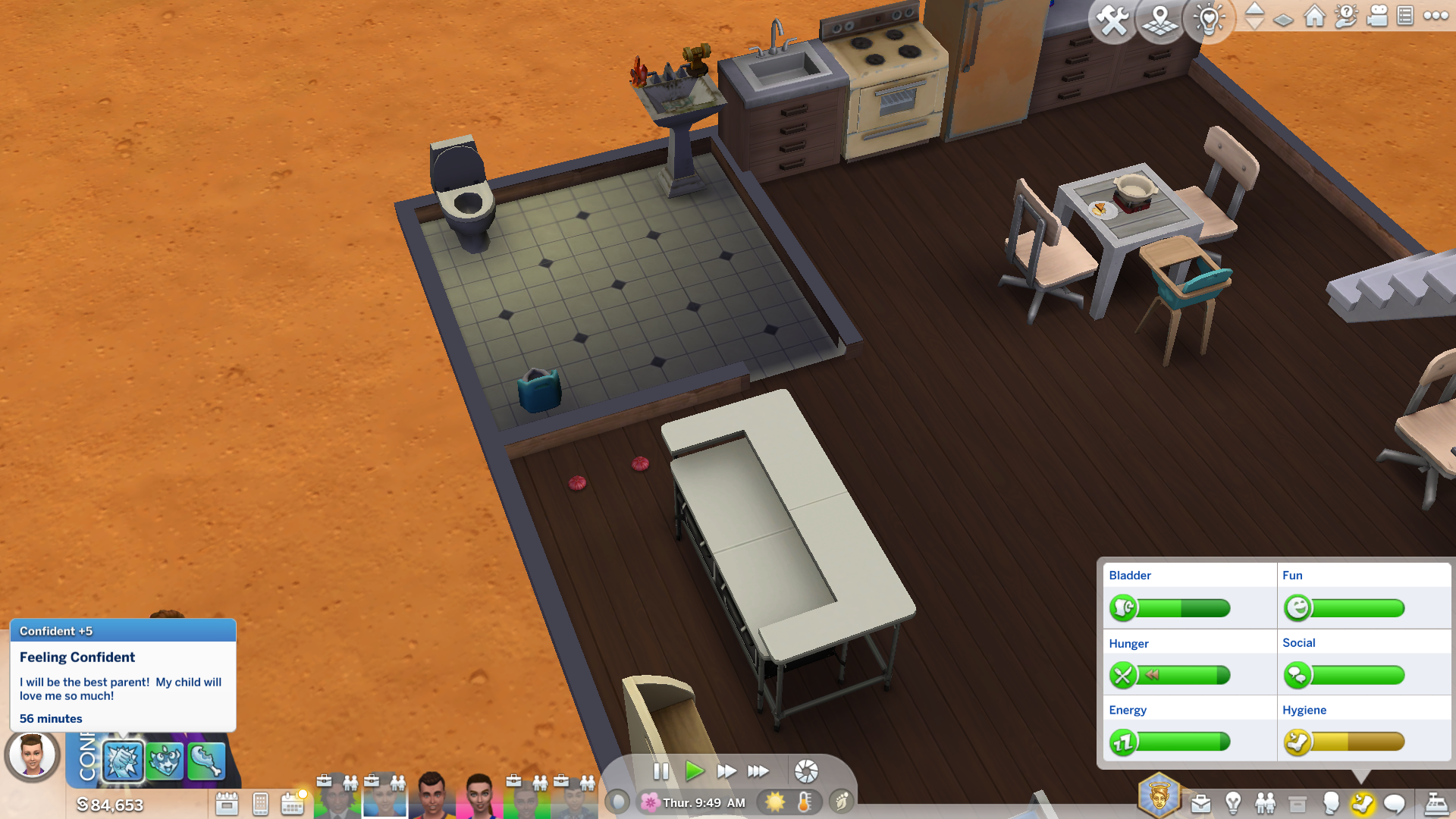This screenshot has height=819, width=1456.
Task: Open the three-dots game options menu
Action: point(1436,16)
